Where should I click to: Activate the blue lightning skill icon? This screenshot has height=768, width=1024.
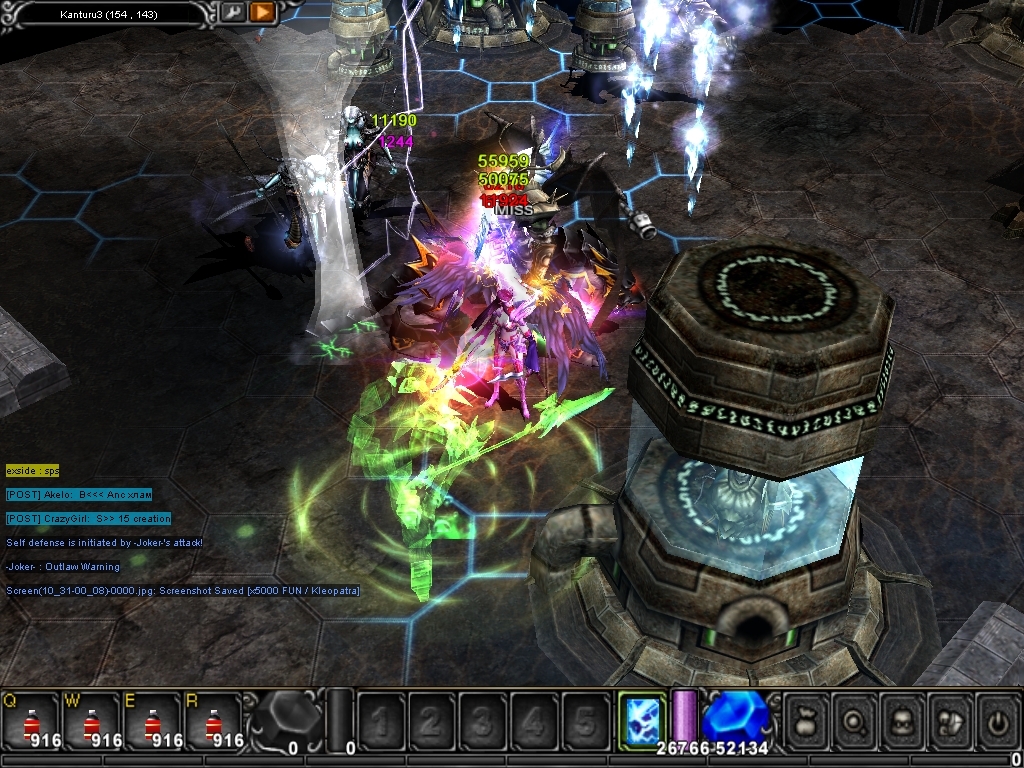[x=641, y=719]
